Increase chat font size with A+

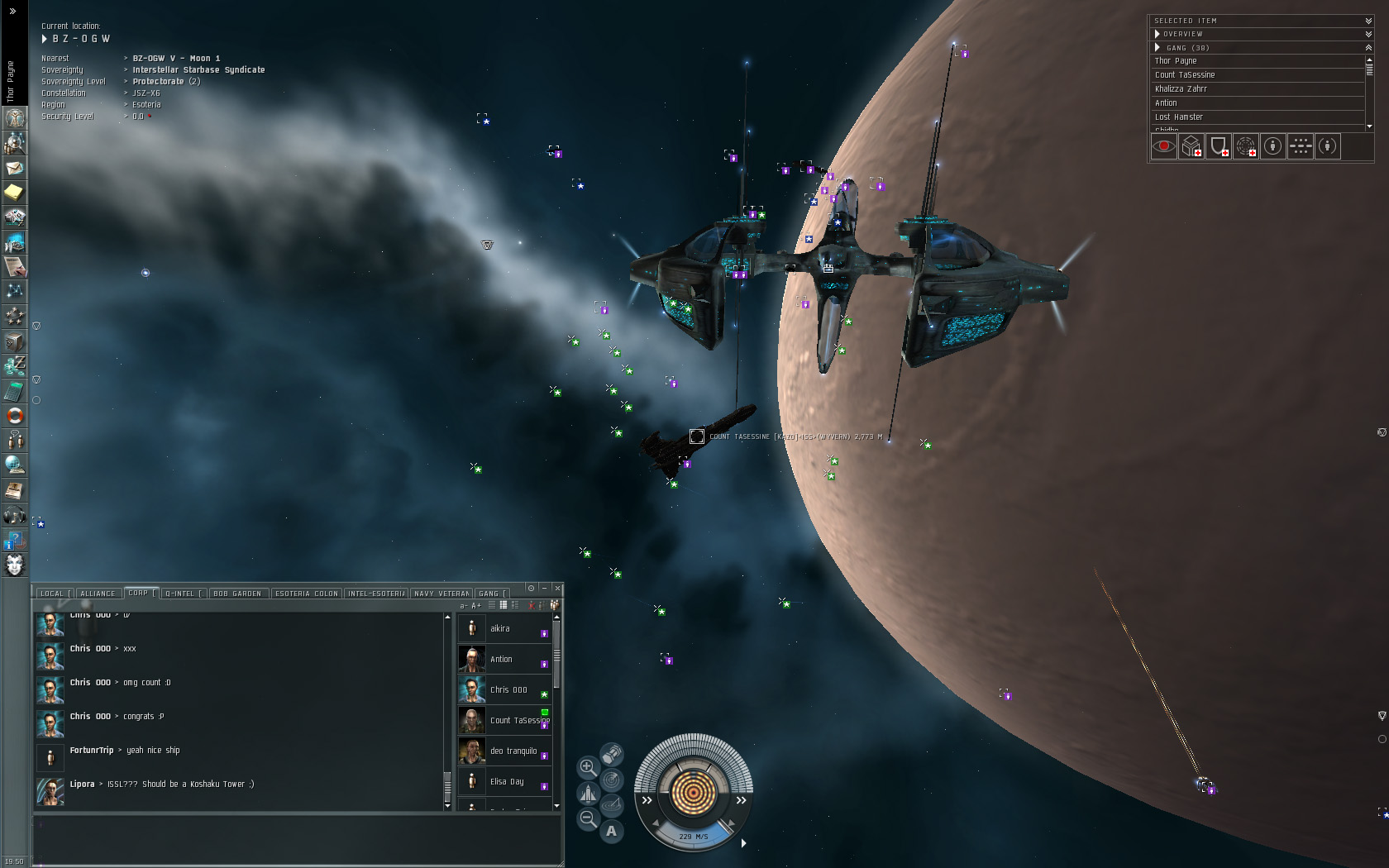[x=476, y=606]
